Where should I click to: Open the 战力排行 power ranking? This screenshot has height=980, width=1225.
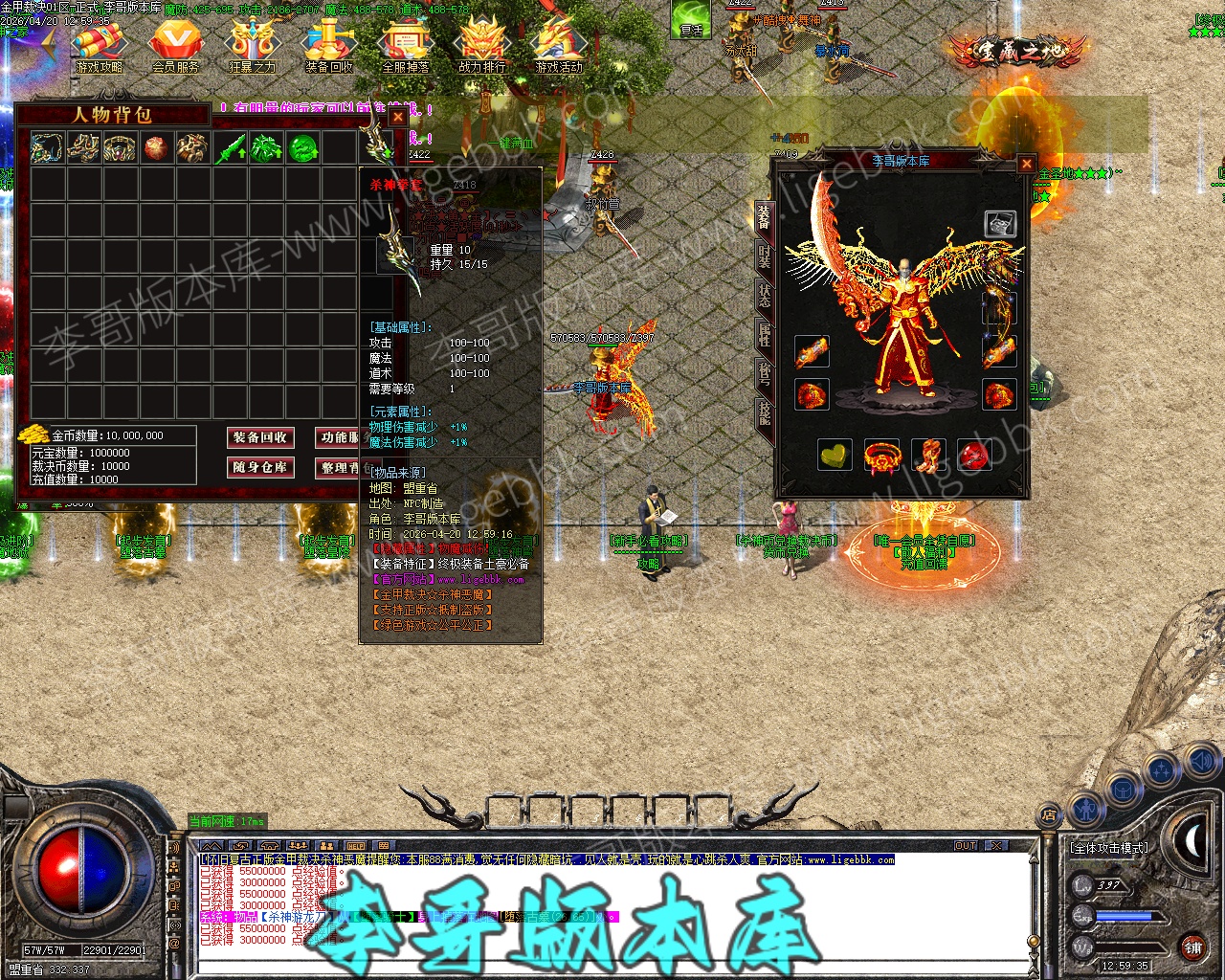(x=482, y=46)
